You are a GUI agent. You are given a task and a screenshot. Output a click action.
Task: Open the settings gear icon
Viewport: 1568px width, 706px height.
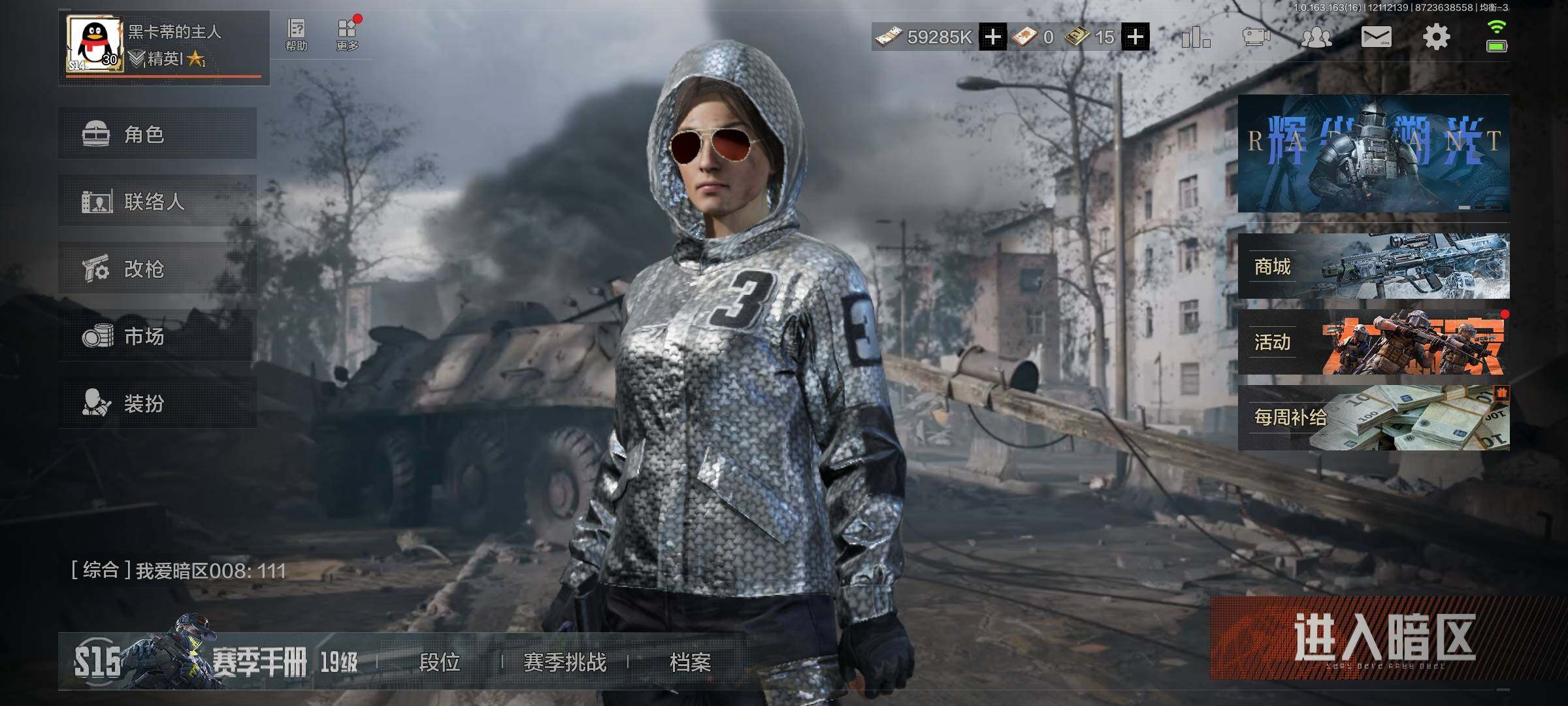point(1436,37)
